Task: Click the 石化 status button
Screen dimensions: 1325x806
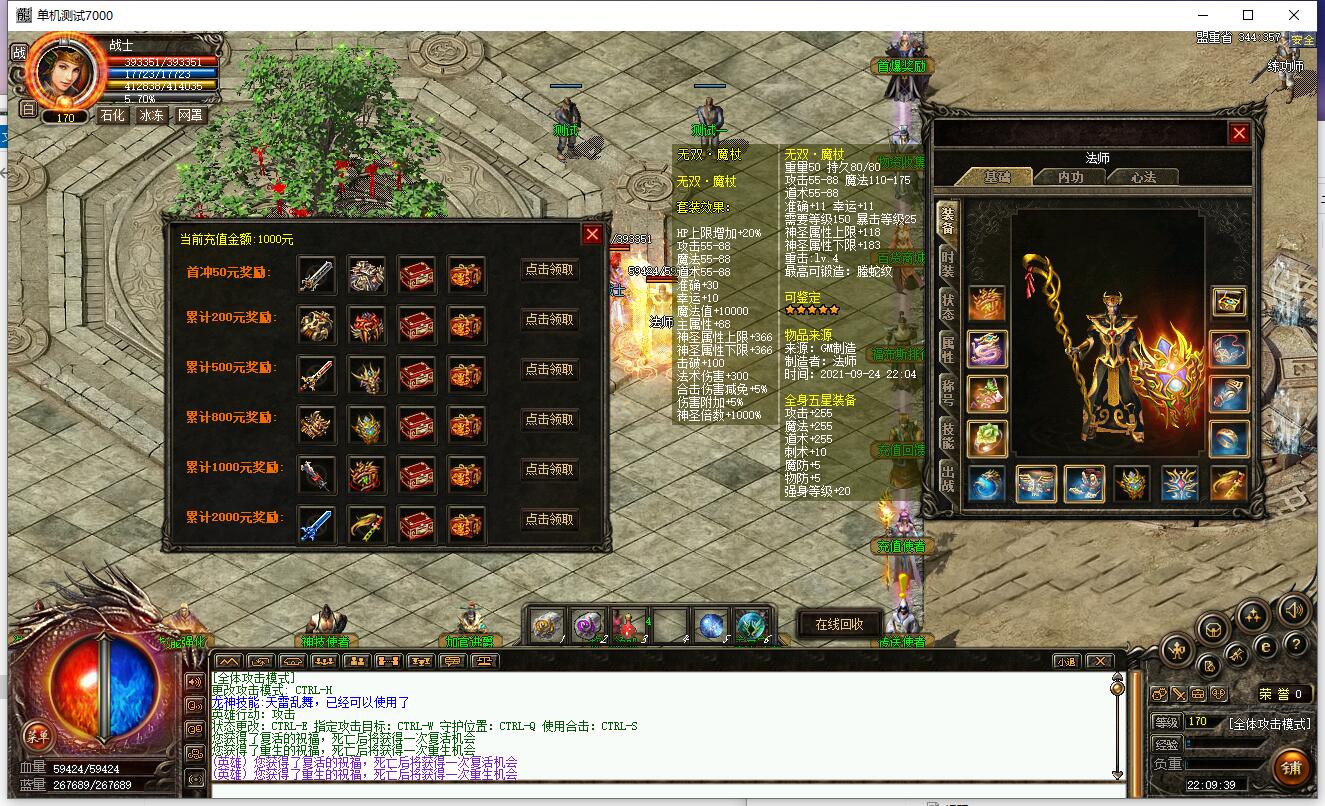Action: (112, 115)
